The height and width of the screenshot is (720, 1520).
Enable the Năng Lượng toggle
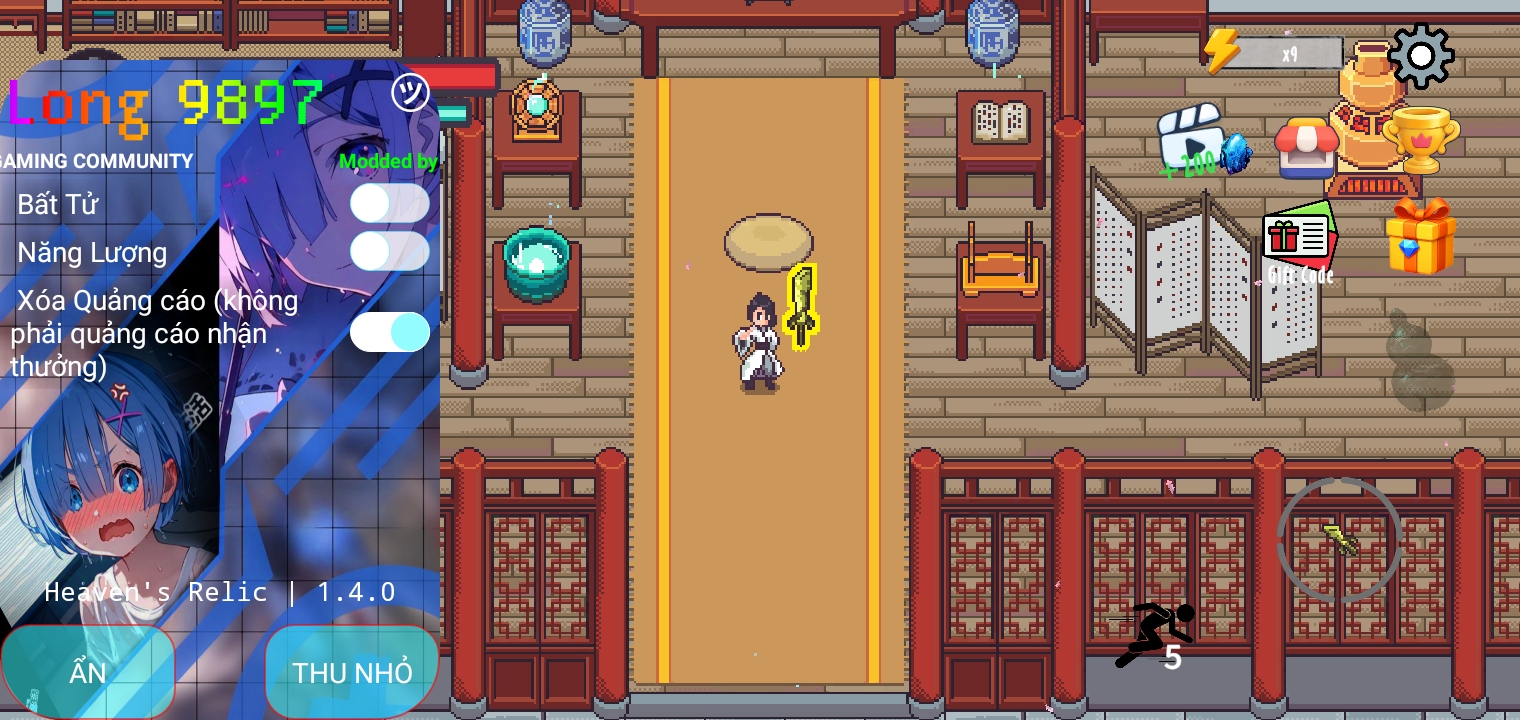(389, 252)
